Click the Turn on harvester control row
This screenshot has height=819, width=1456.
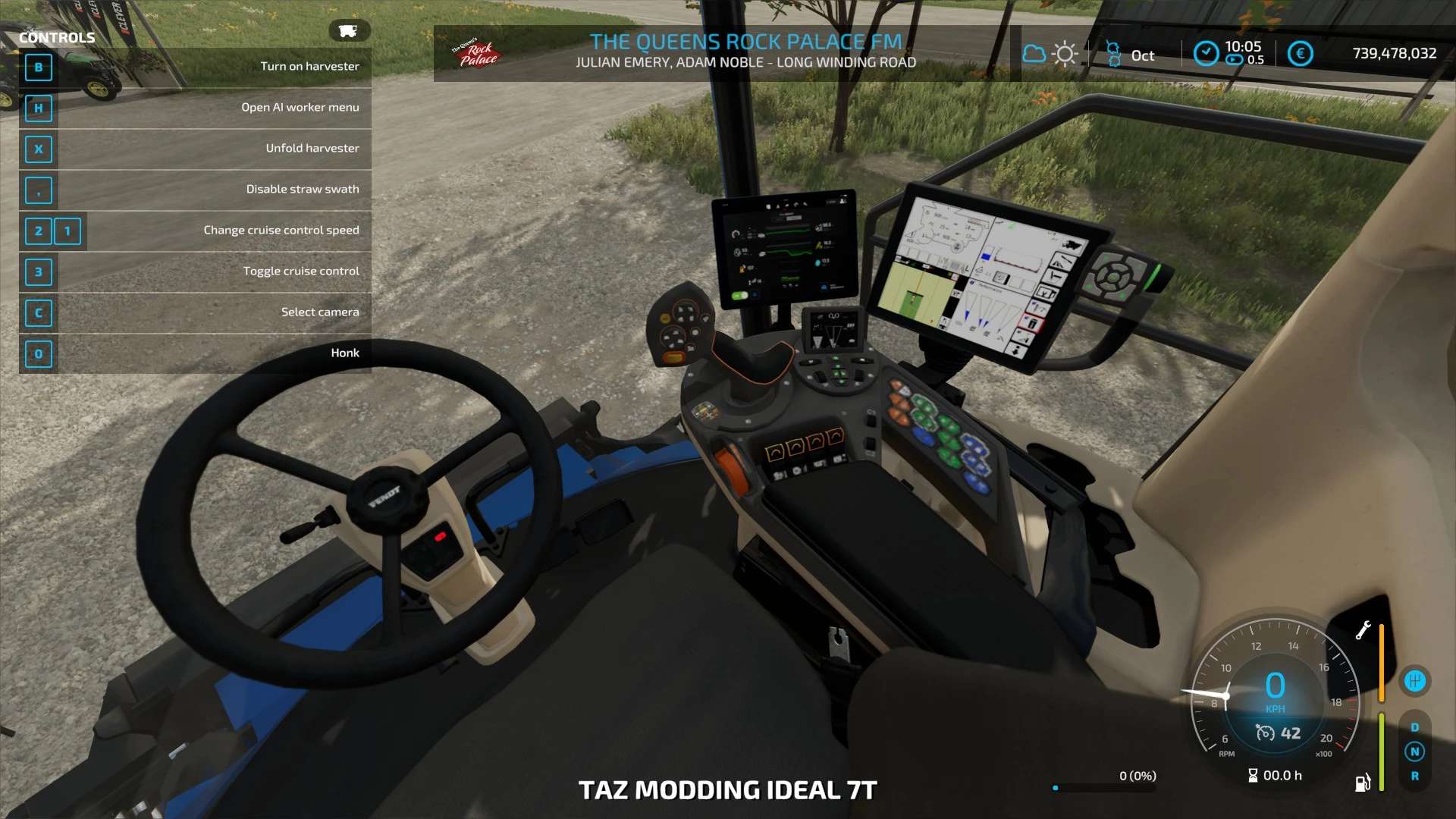click(196, 67)
